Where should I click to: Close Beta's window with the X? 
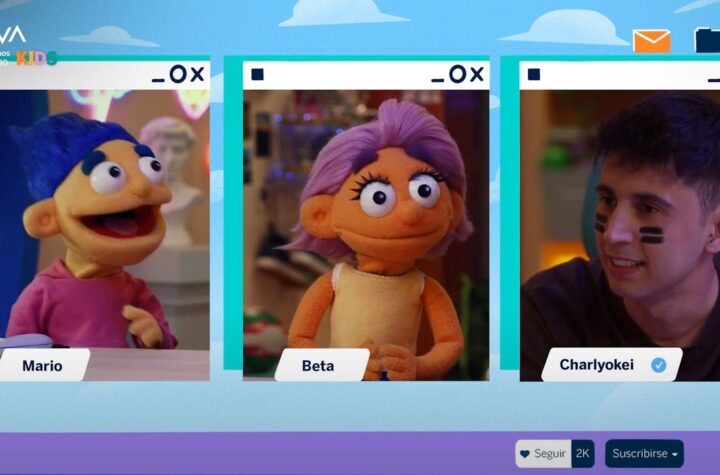coord(477,74)
